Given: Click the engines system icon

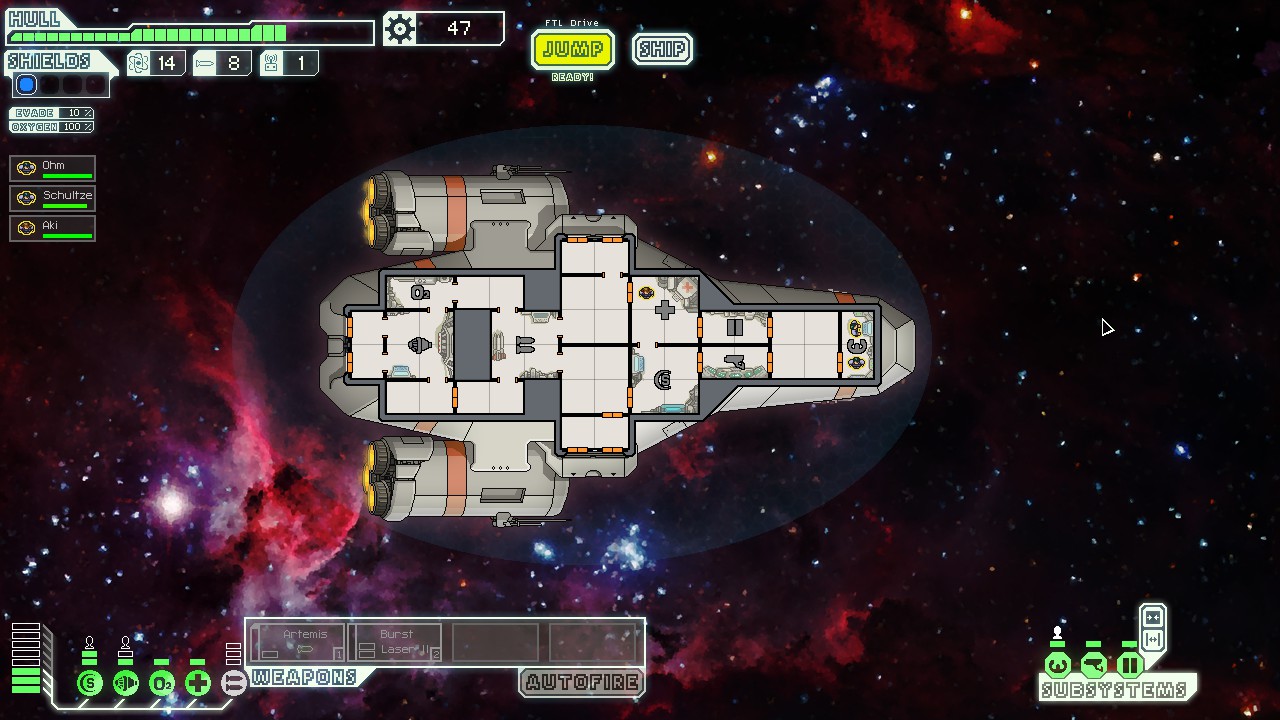Looking at the screenshot, I should pyautogui.click(x=125, y=684).
